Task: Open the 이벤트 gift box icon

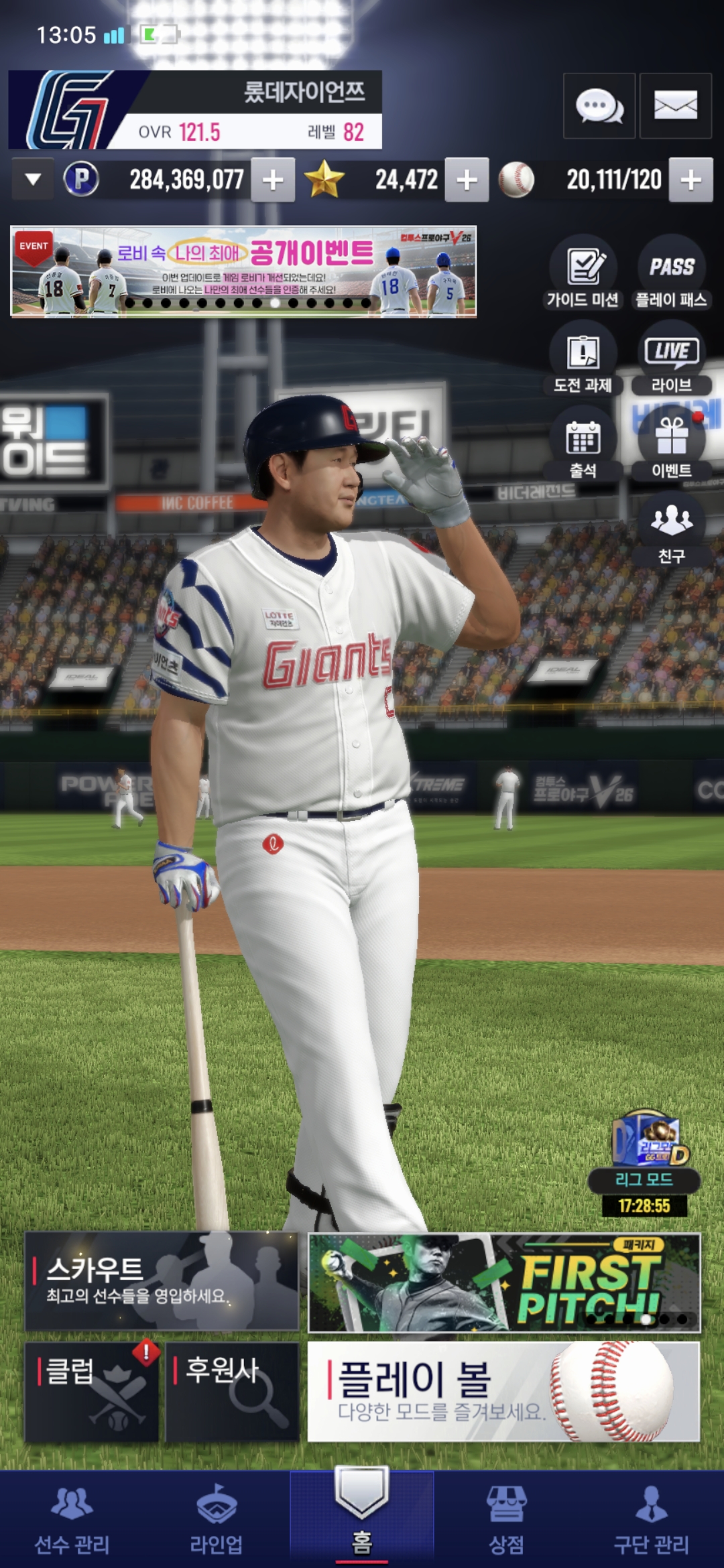Action: (671, 445)
